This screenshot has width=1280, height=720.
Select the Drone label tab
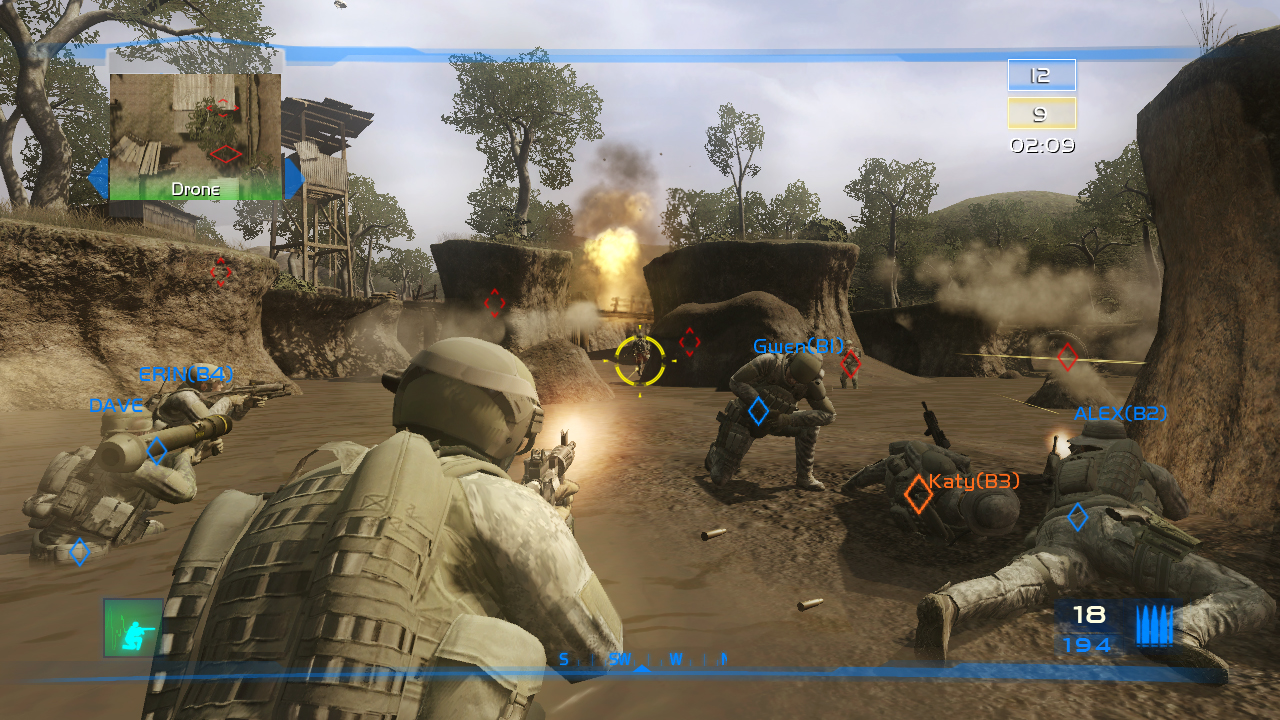(198, 187)
